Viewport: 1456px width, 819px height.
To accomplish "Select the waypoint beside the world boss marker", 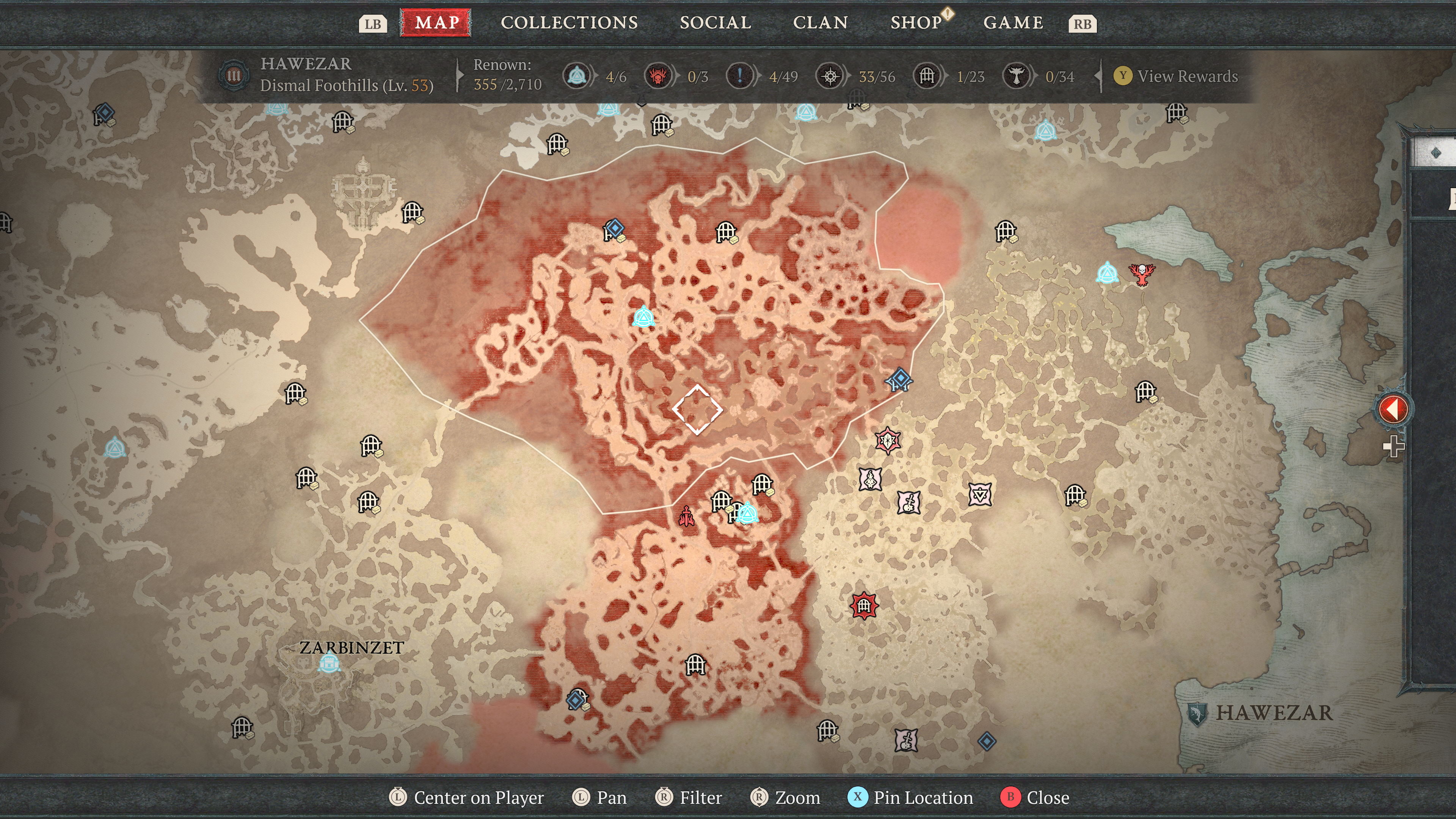I will (1107, 273).
